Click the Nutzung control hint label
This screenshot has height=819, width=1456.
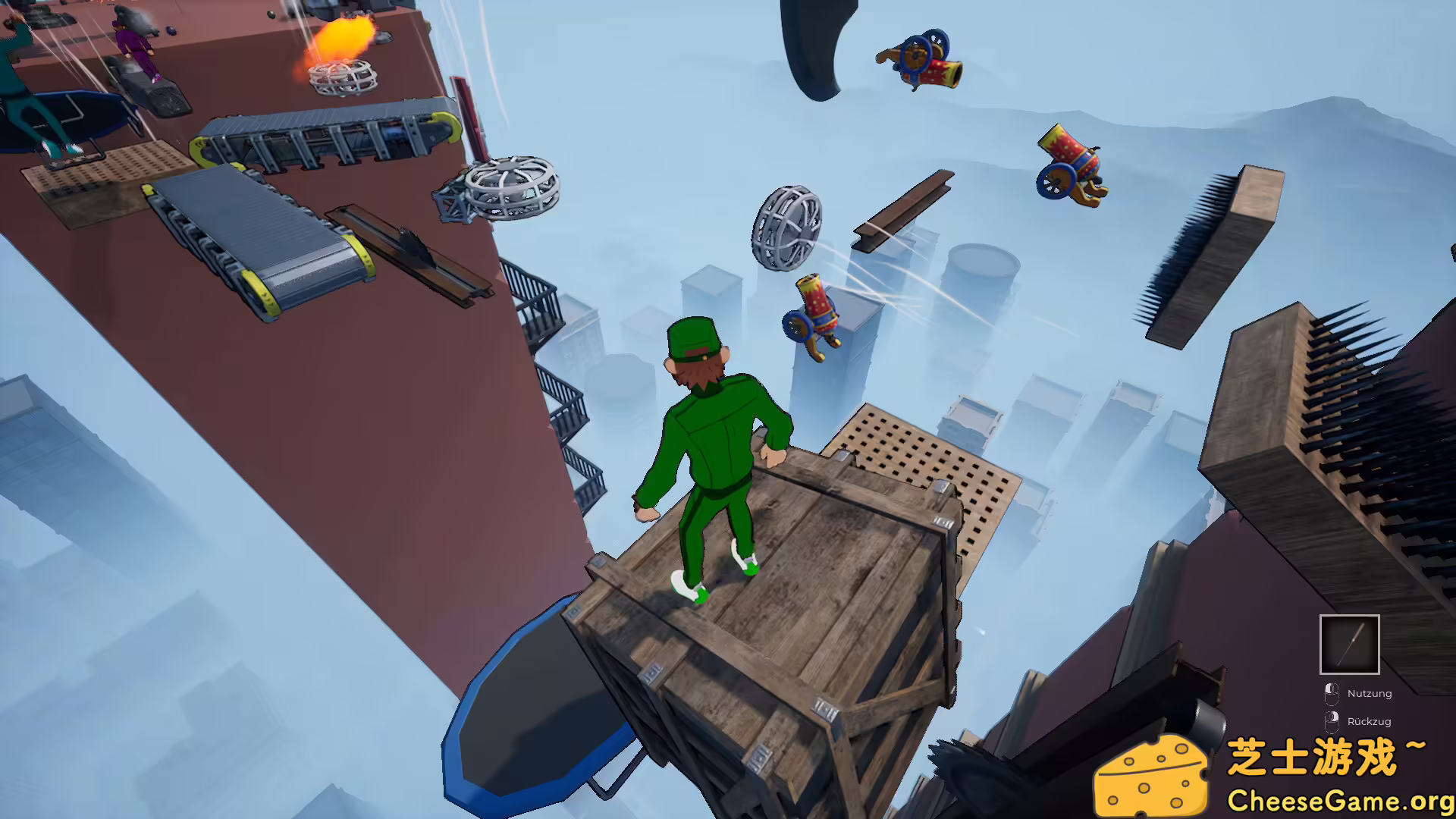pyautogui.click(x=1370, y=692)
